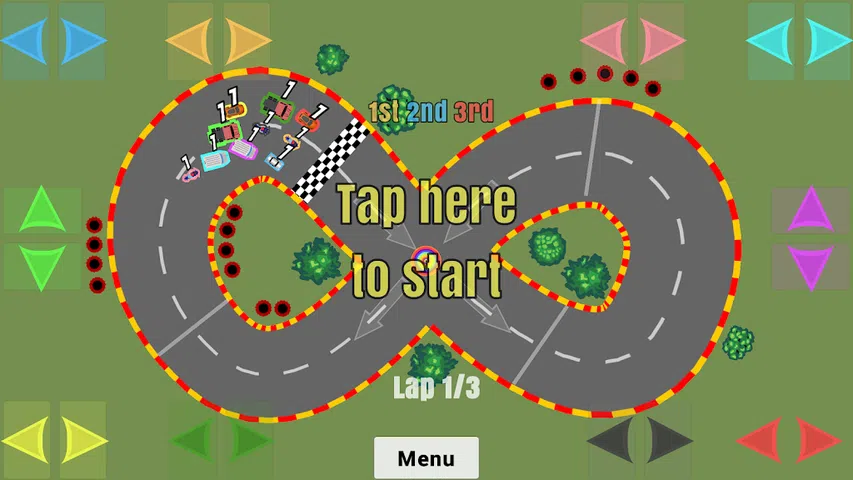This screenshot has width=853, height=480.
Task: Open the Menu button
Action: coord(426,458)
